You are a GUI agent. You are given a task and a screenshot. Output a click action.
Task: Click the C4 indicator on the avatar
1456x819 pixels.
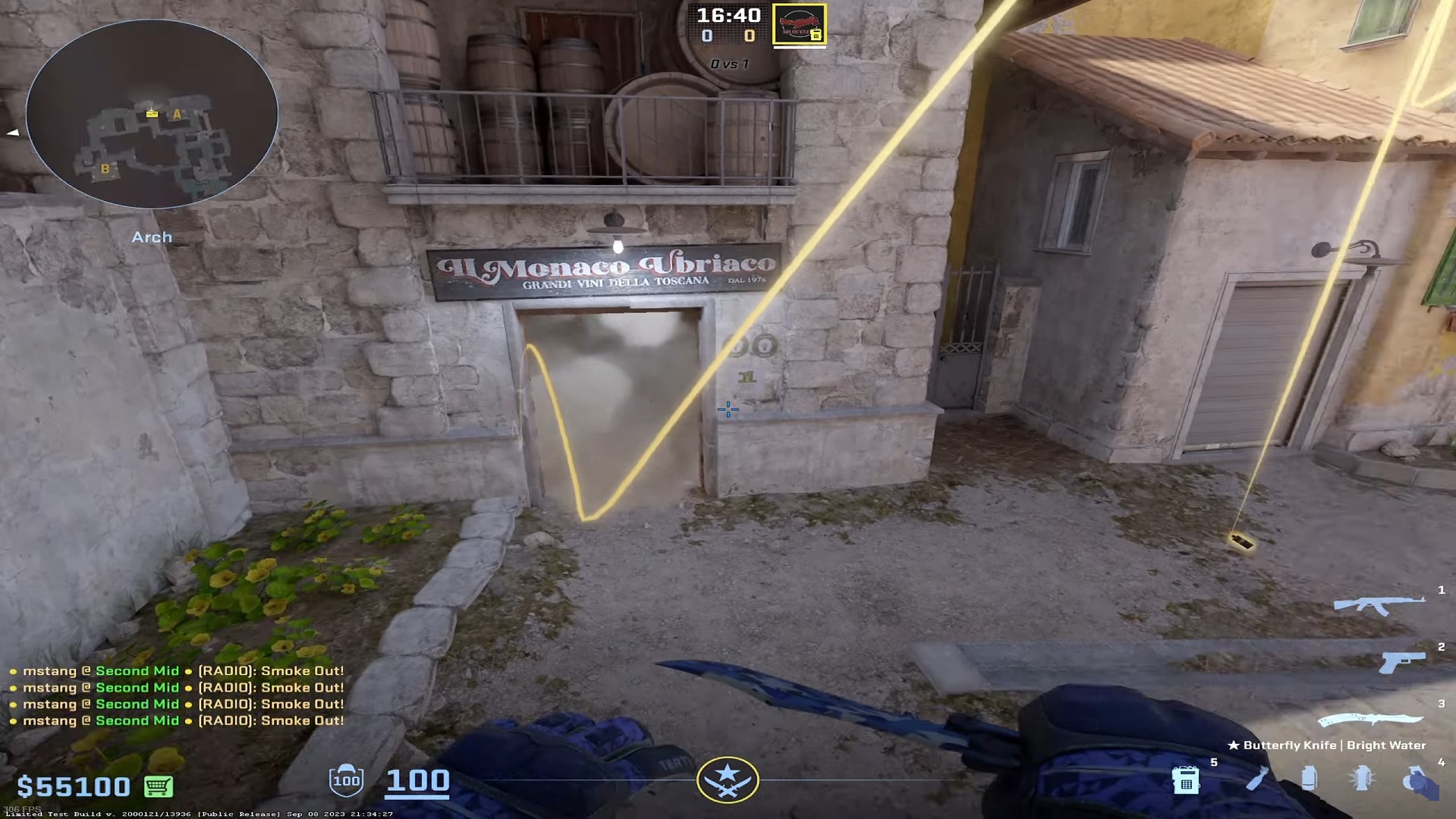coord(817,35)
